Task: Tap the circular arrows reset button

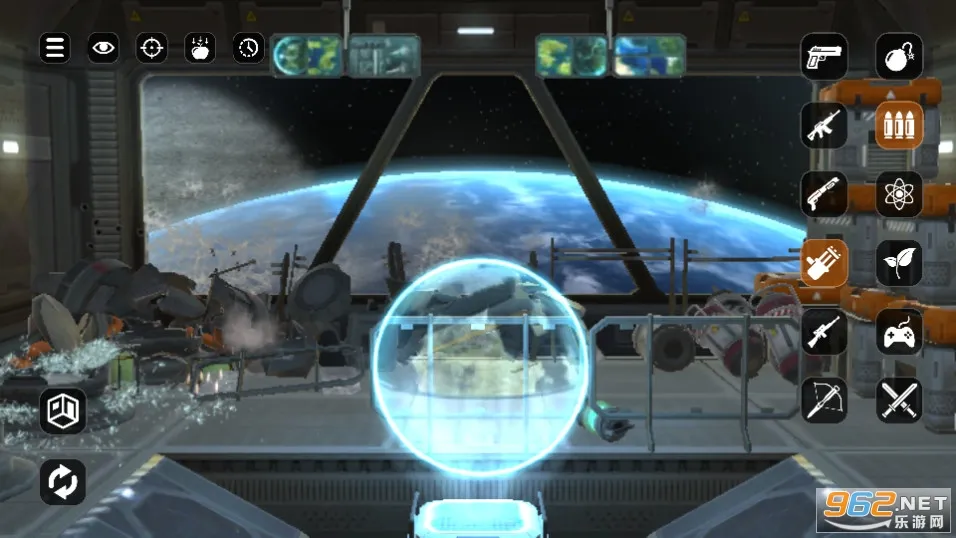Action: [x=63, y=482]
